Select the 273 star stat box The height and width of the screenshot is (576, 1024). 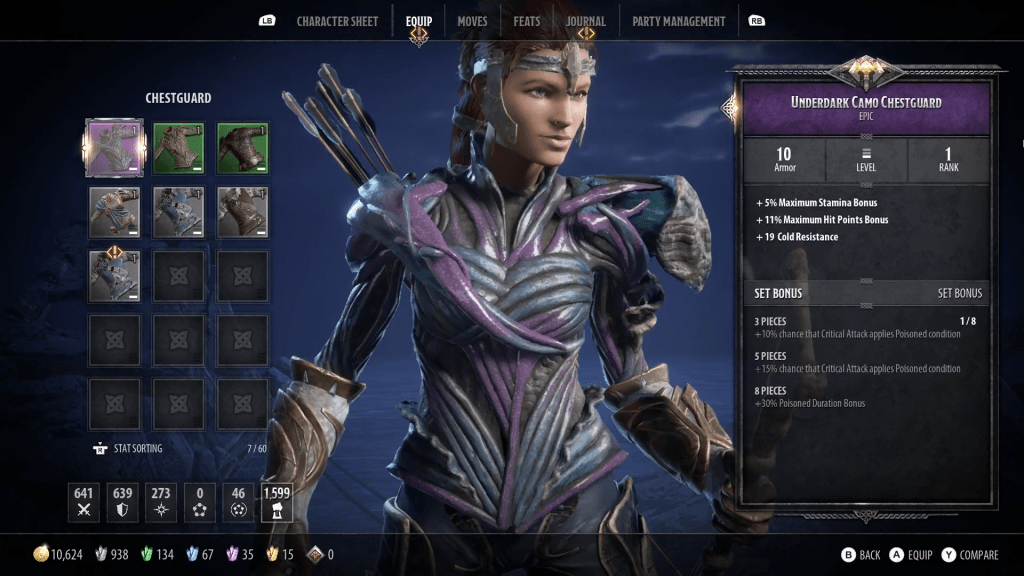coord(160,502)
